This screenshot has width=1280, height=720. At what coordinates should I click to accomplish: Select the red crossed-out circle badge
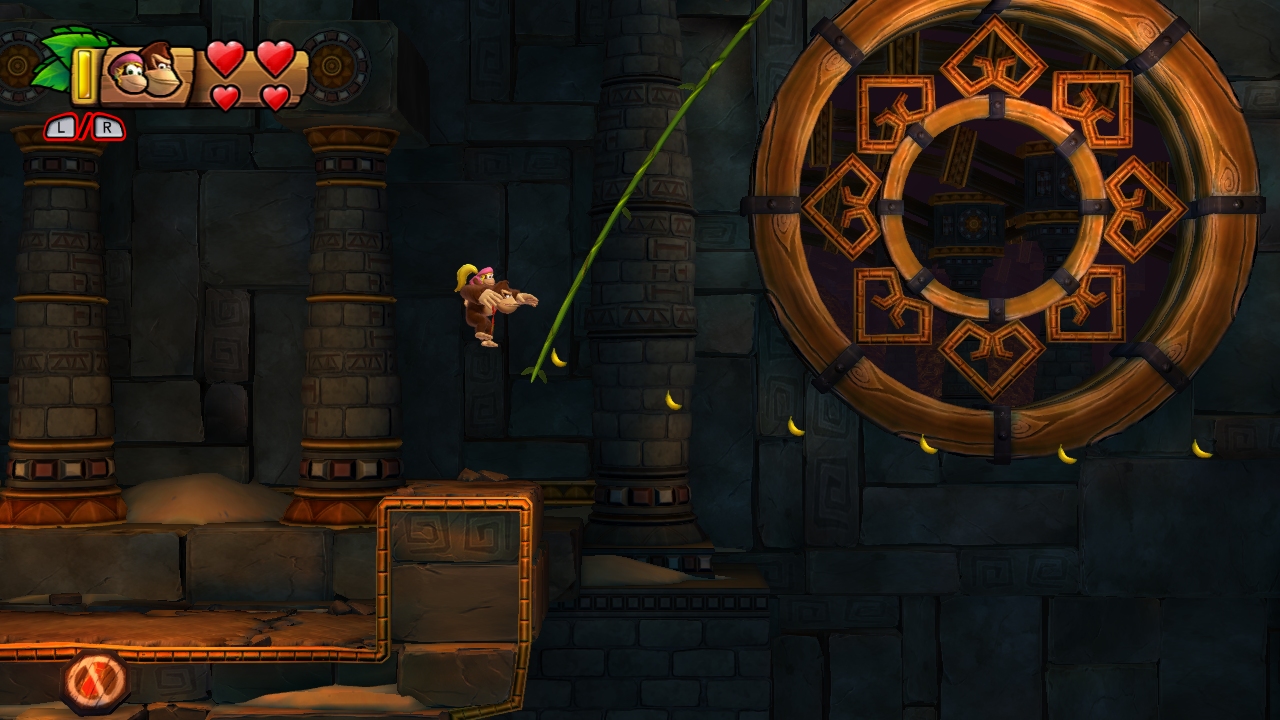coord(96,682)
